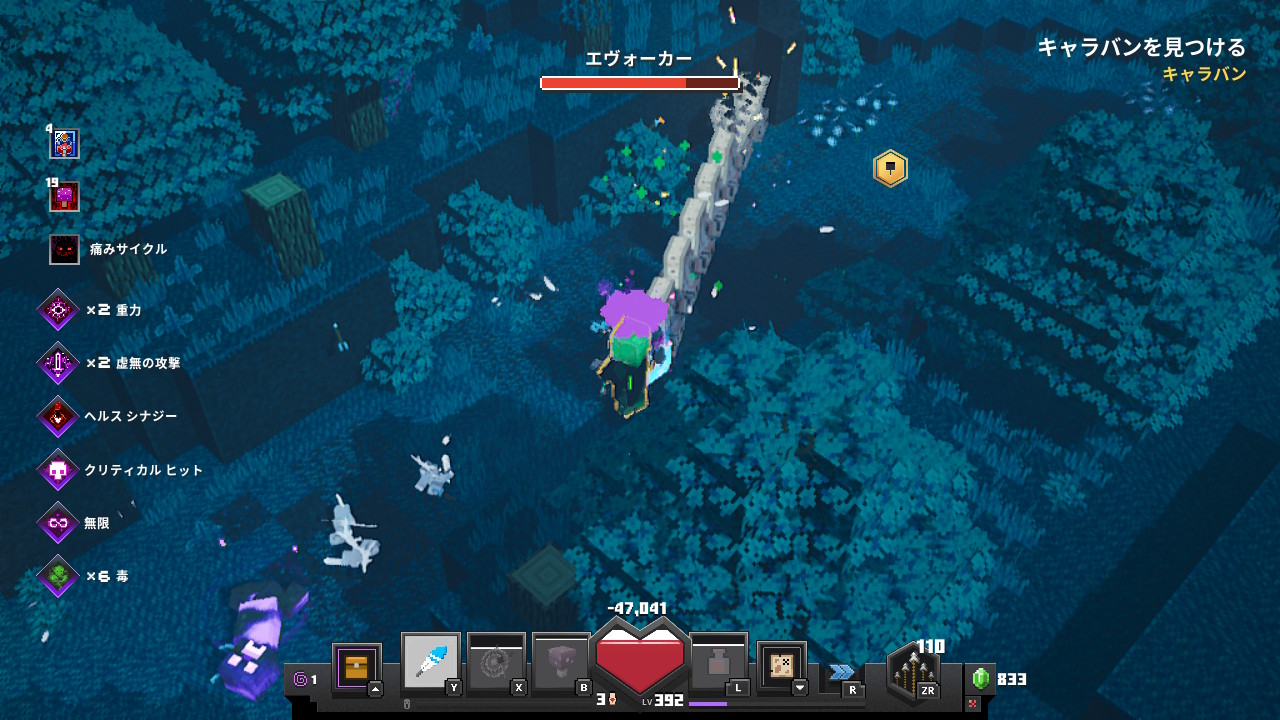Select the クリティカル ヒット skull icon
Viewport: 1280px width, 720px height.
(x=58, y=470)
